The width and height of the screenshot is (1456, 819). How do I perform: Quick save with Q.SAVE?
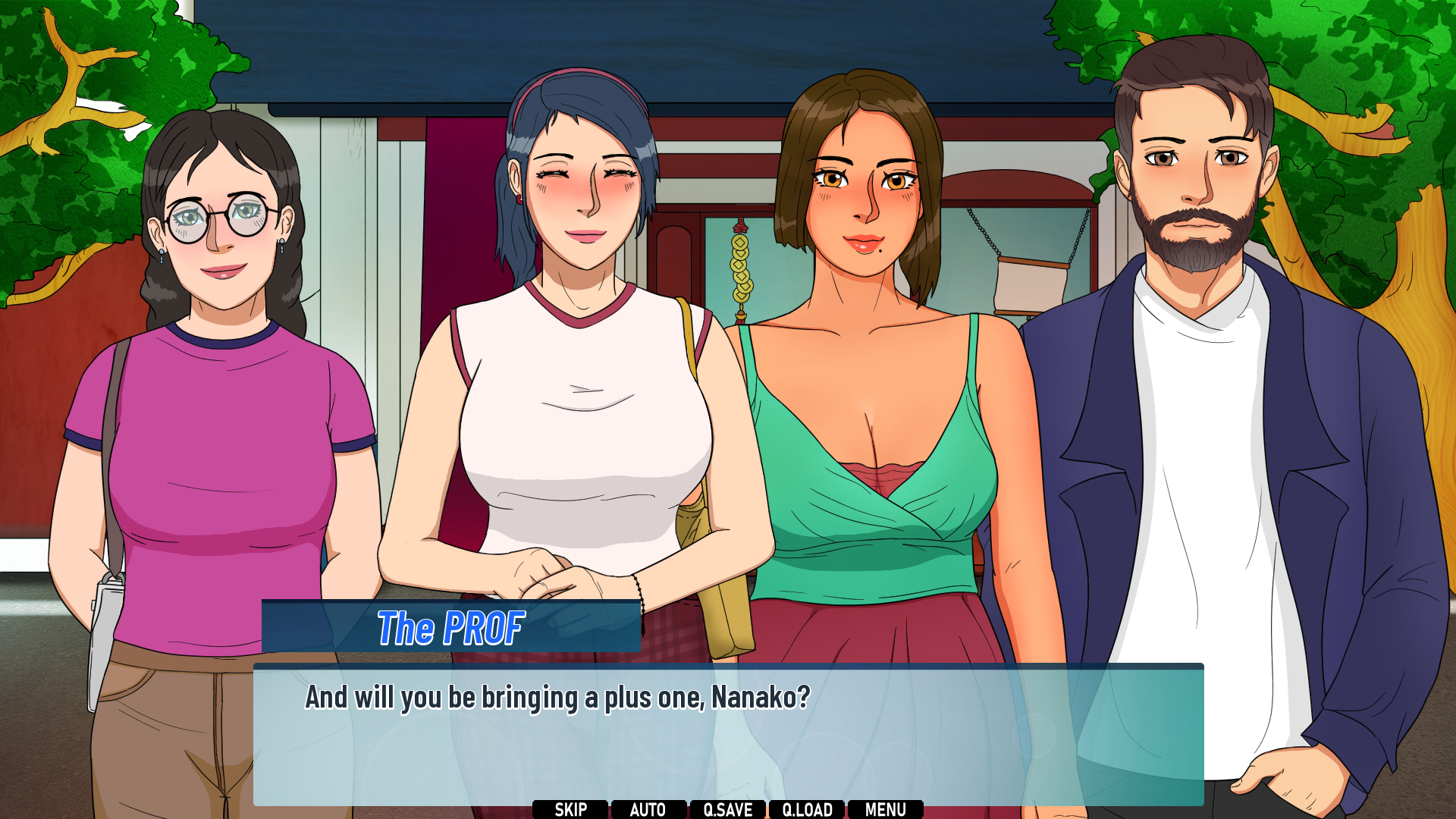click(728, 809)
